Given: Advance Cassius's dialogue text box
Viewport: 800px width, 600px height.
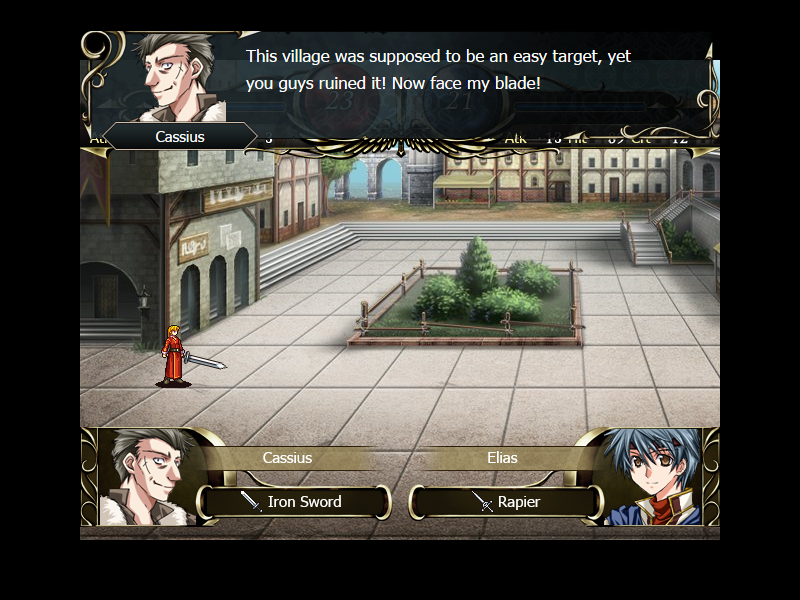Looking at the screenshot, I should tap(440, 72).
